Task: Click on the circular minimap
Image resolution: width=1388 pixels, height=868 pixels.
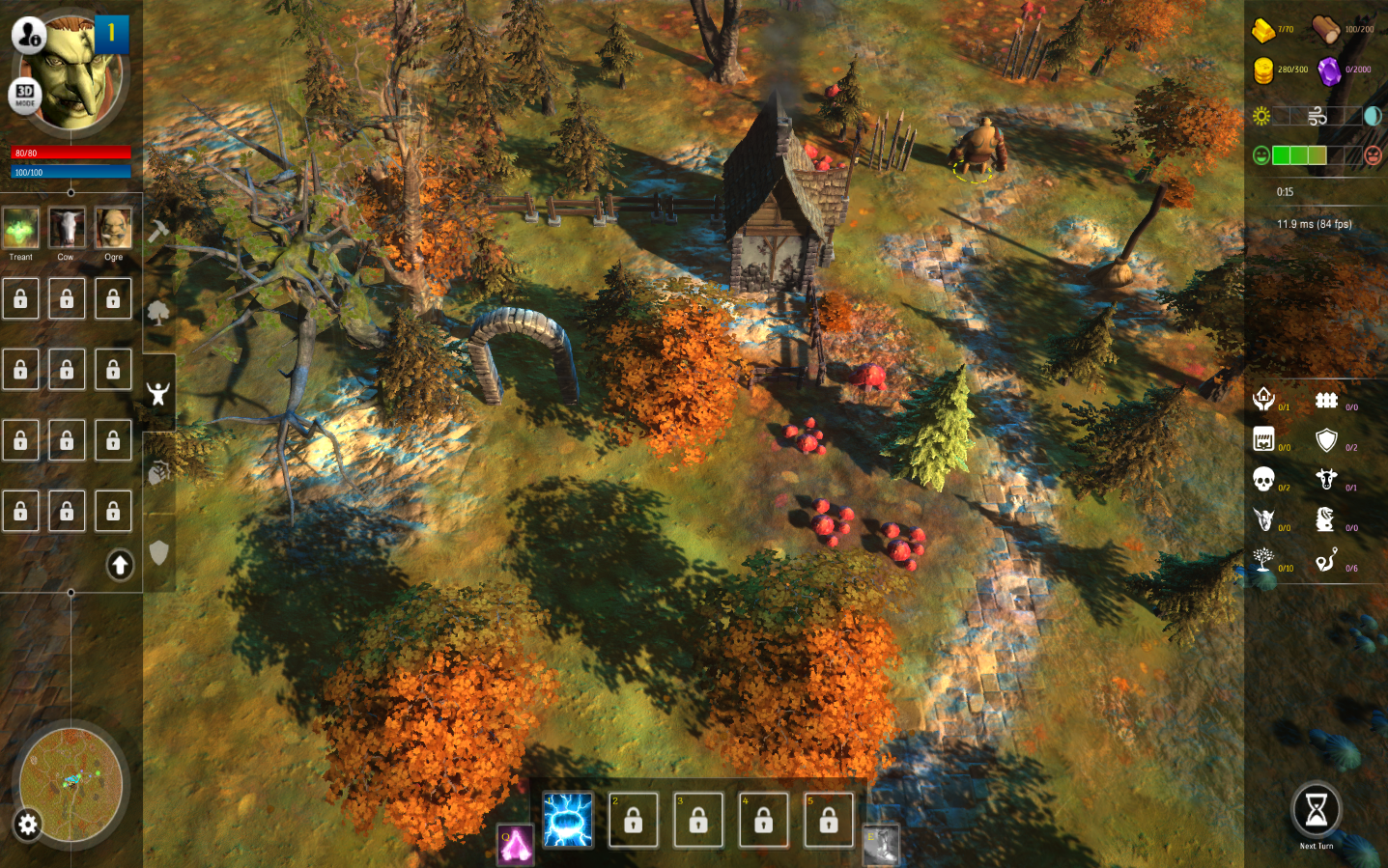Action: (x=71, y=783)
